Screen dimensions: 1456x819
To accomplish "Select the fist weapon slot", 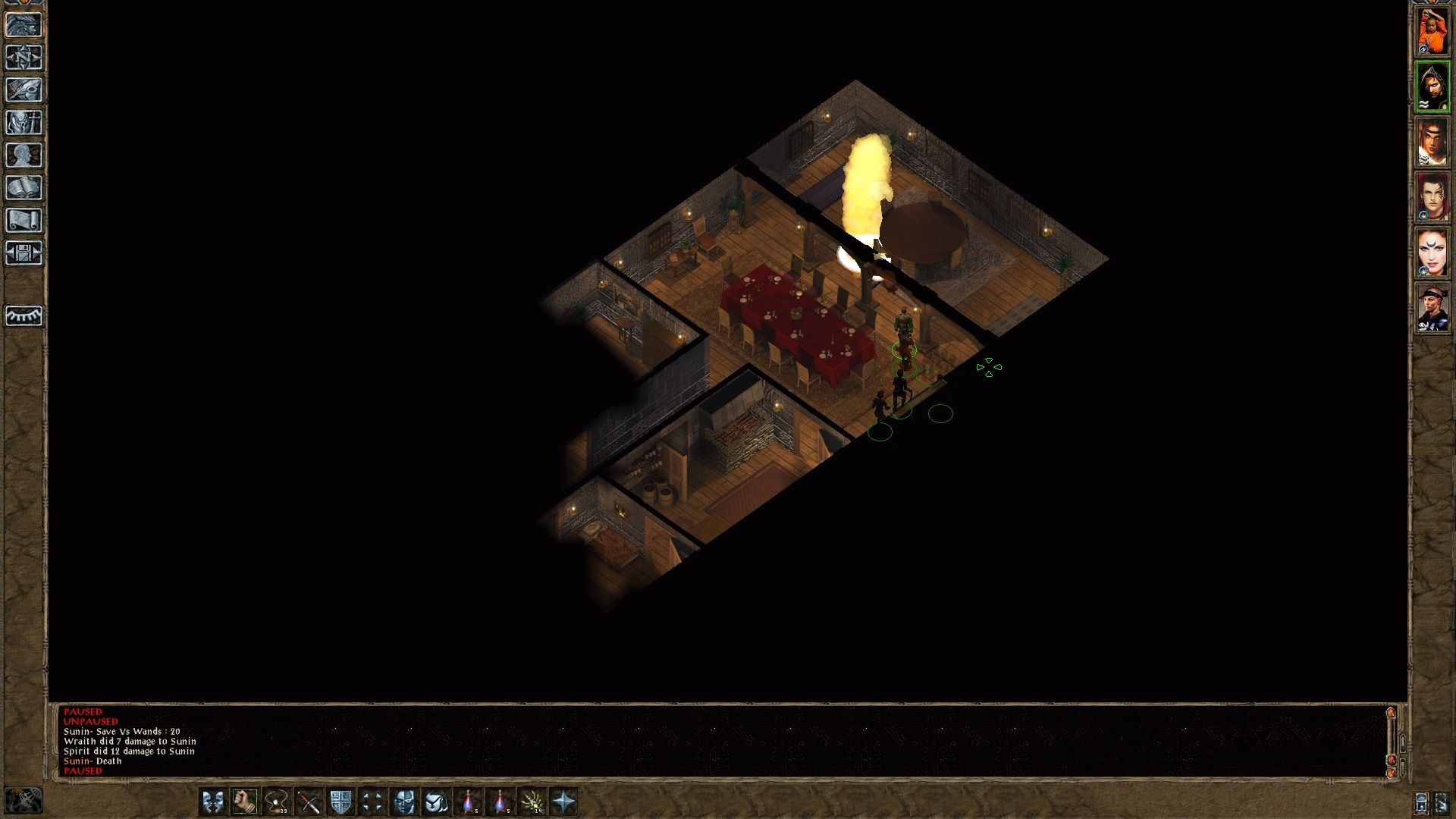I will click(245, 802).
